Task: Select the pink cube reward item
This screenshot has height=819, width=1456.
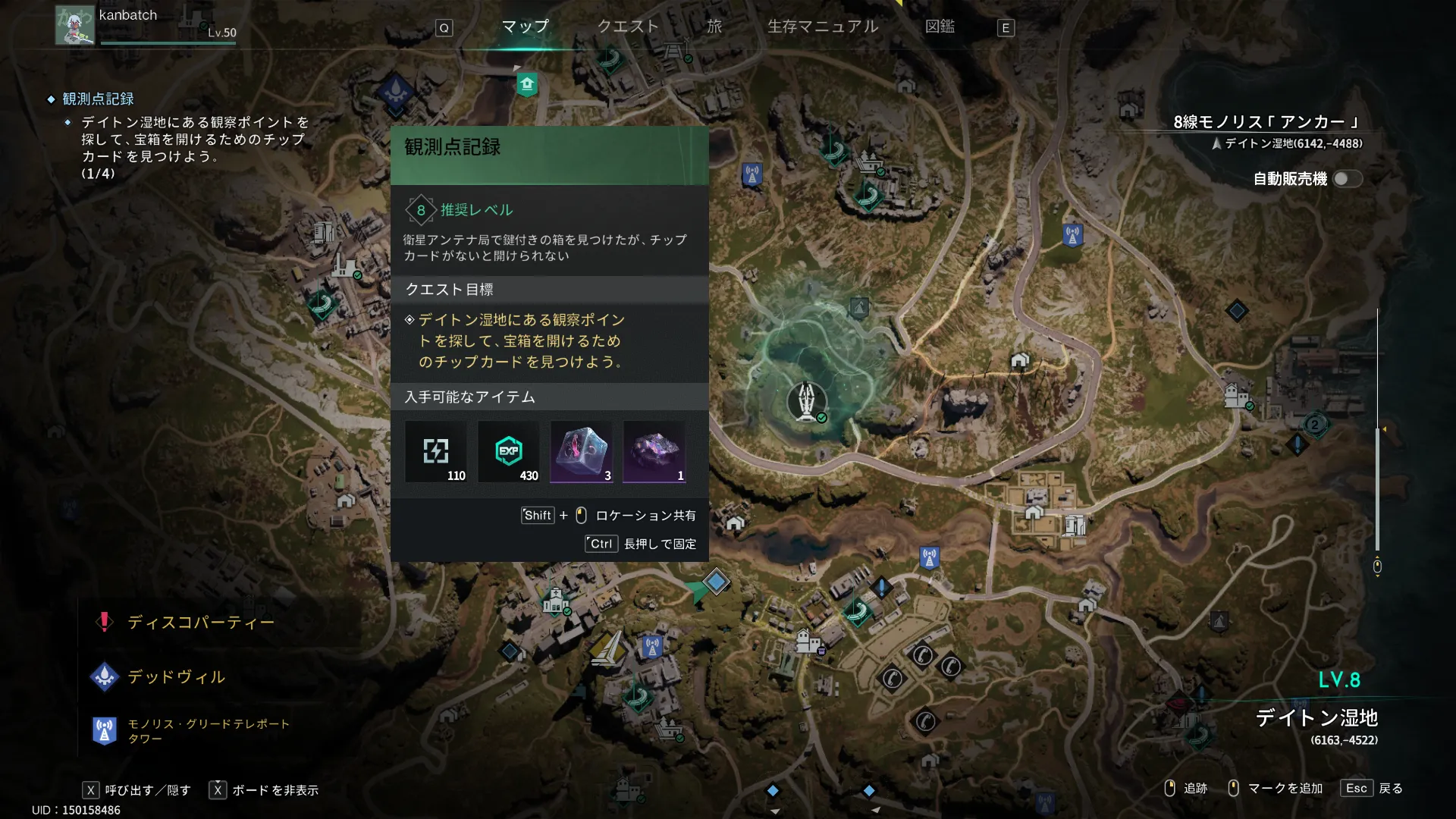Action: click(x=582, y=452)
